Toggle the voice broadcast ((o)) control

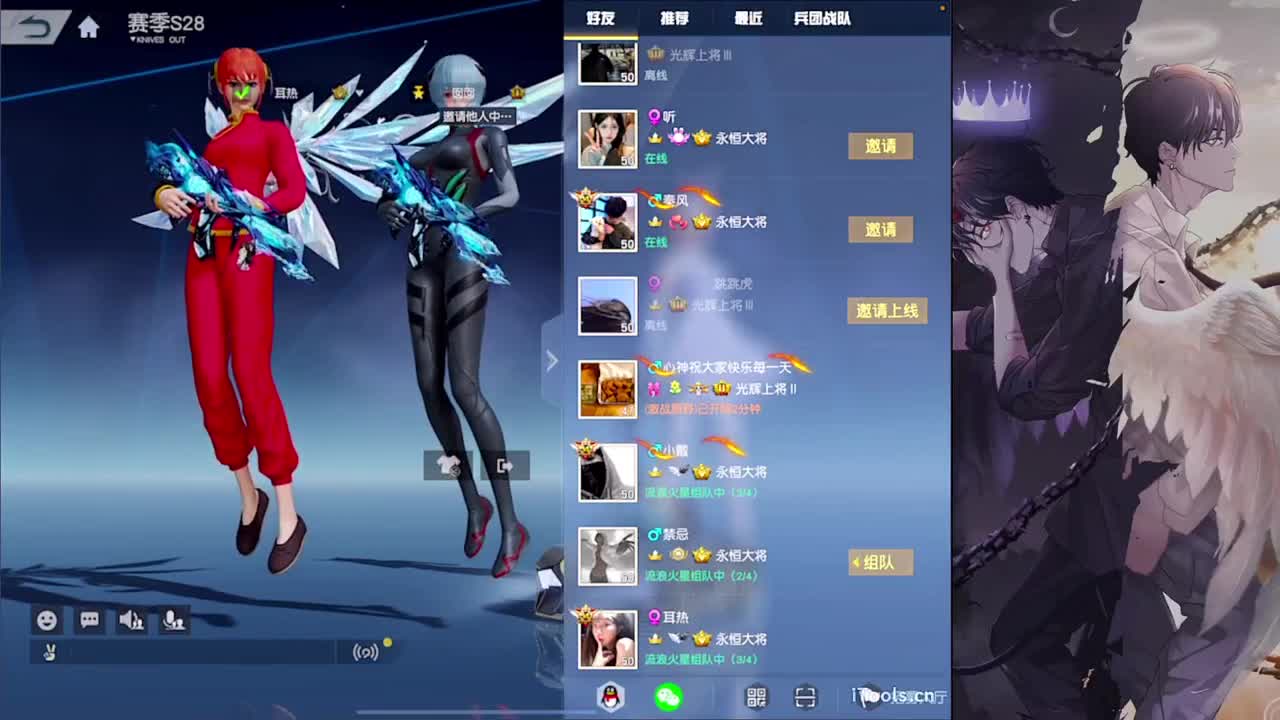tap(363, 651)
